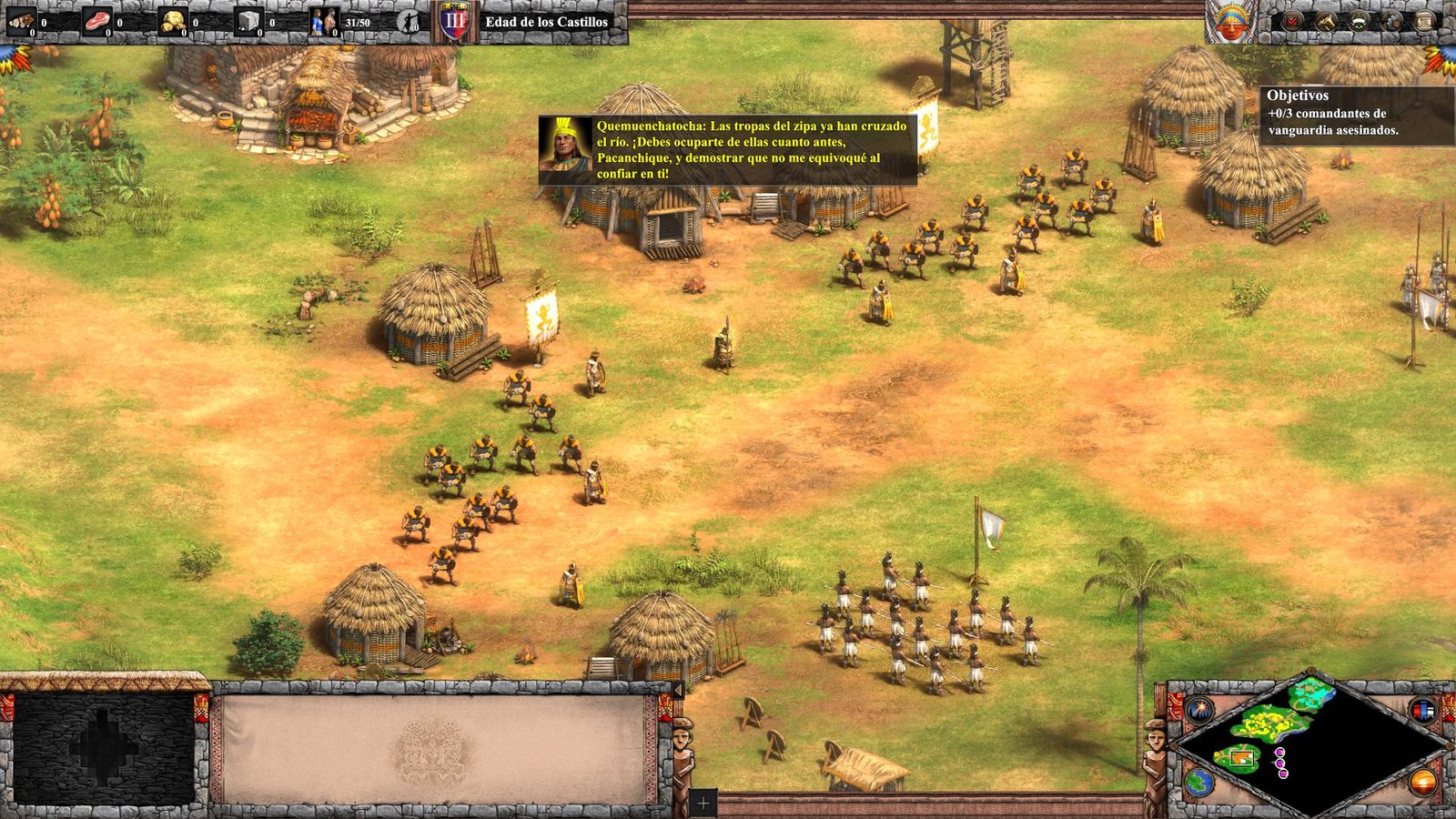Open the main menu scroll button

click(x=1426, y=21)
